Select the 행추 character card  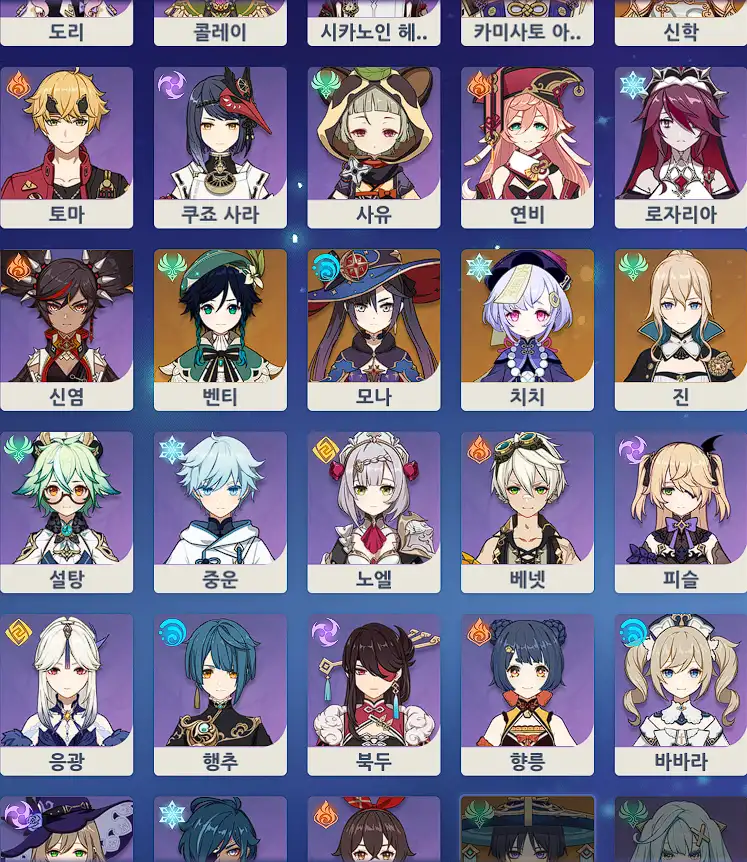point(220,695)
